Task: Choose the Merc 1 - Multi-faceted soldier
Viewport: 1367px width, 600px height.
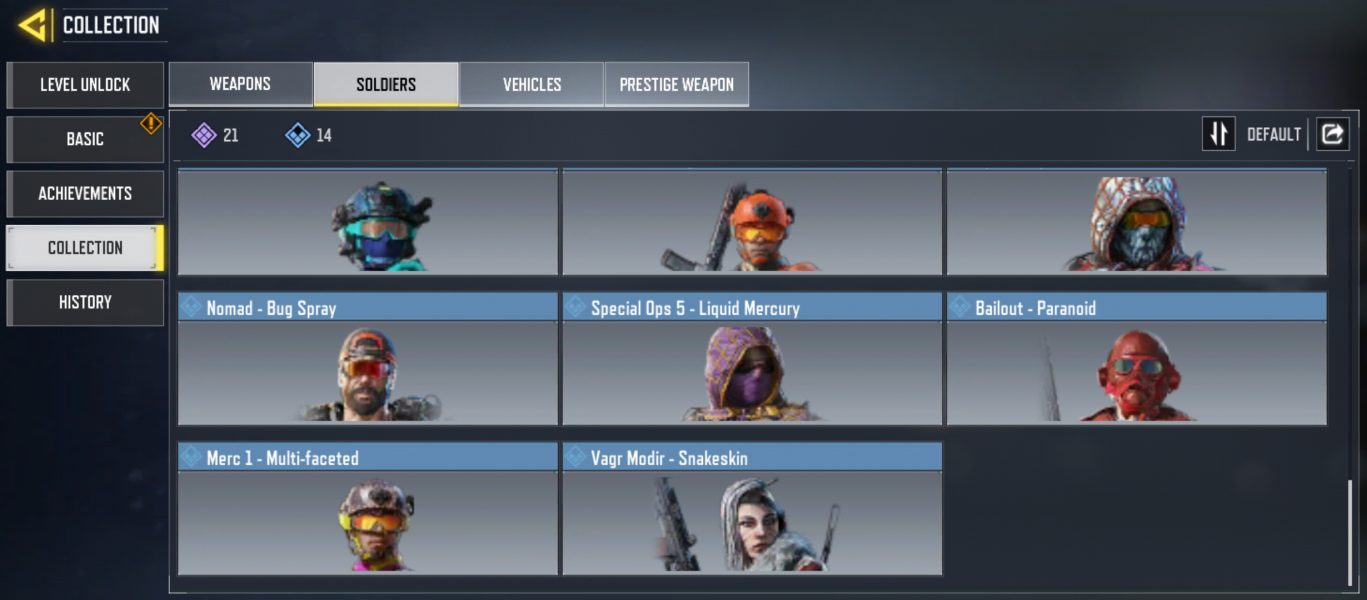Action: point(368,509)
